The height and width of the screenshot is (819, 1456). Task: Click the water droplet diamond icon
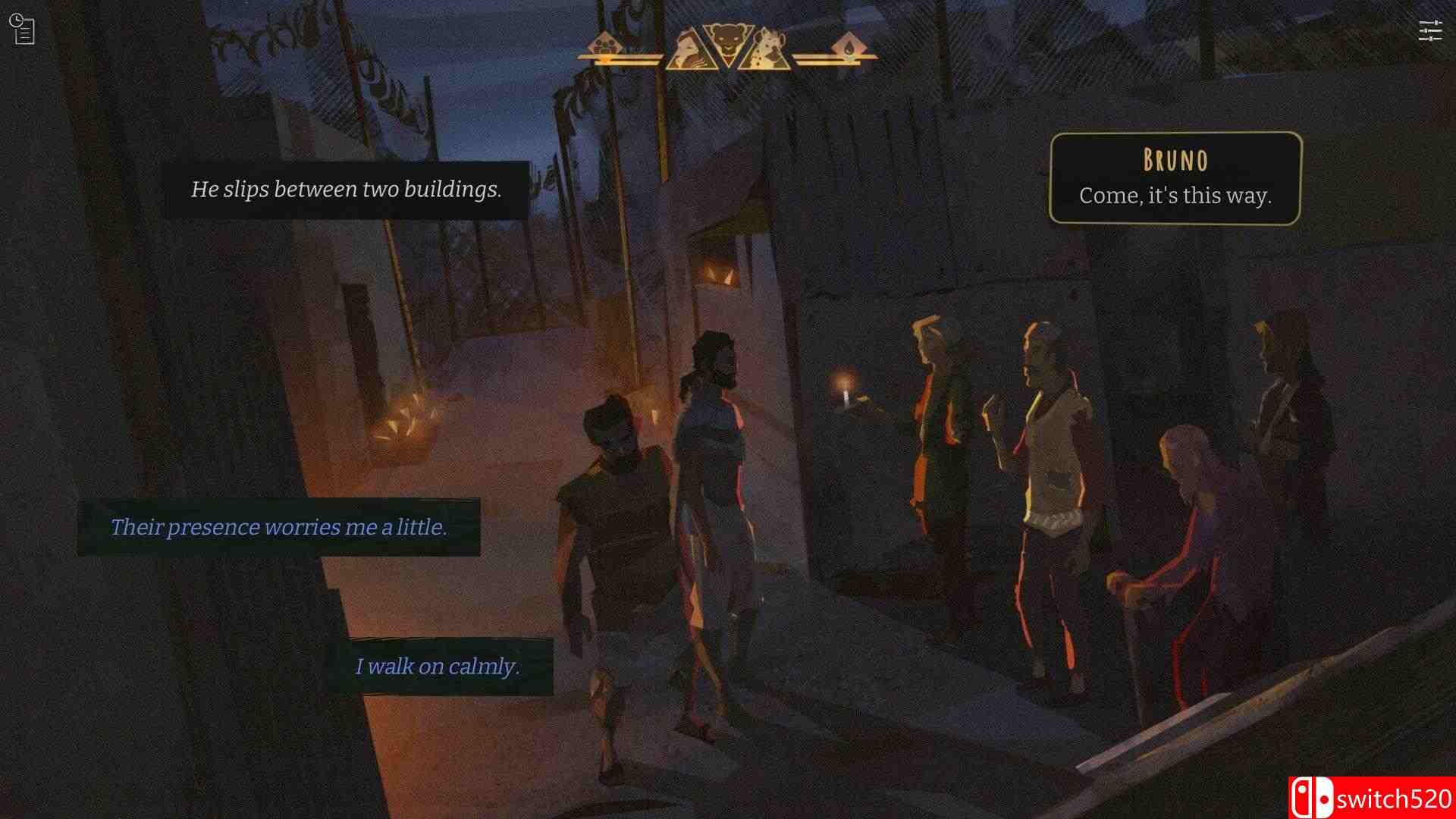tap(847, 47)
